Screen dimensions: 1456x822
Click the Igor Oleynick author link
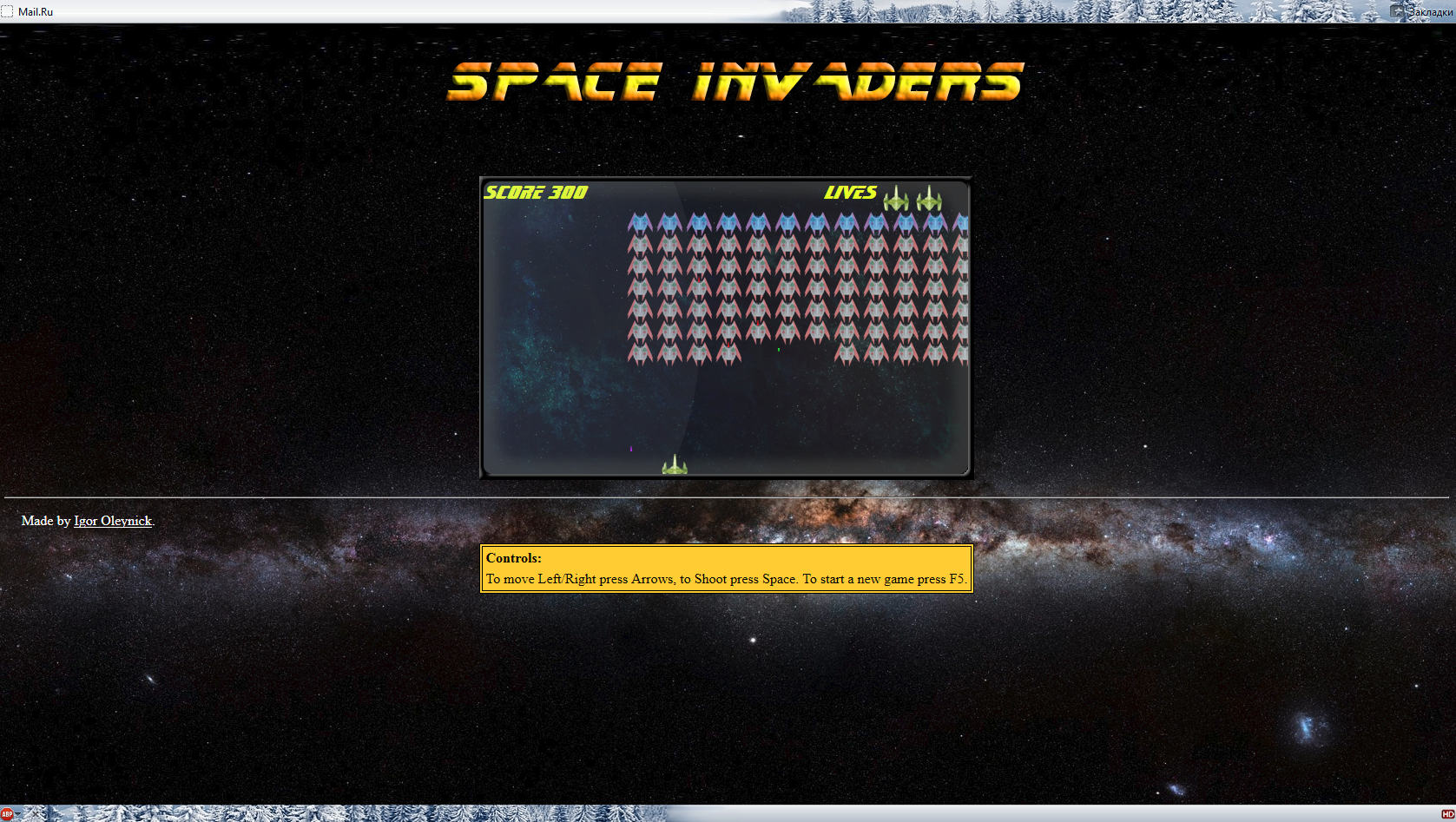(113, 521)
